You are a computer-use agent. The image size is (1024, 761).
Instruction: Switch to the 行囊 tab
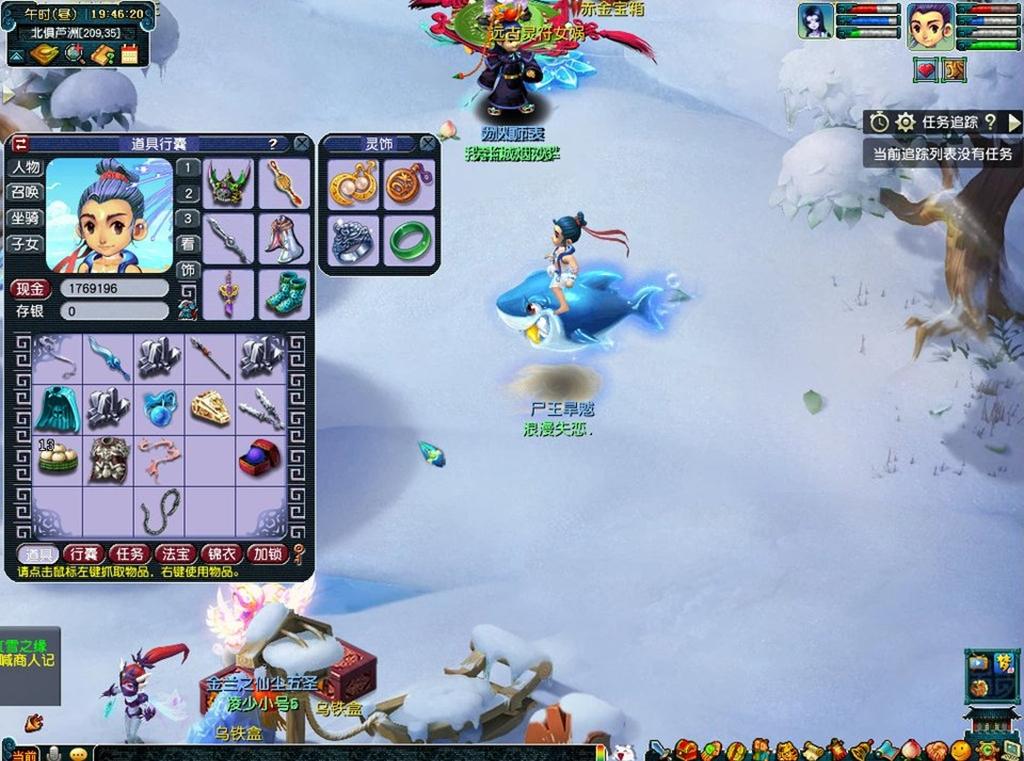[x=83, y=554]
